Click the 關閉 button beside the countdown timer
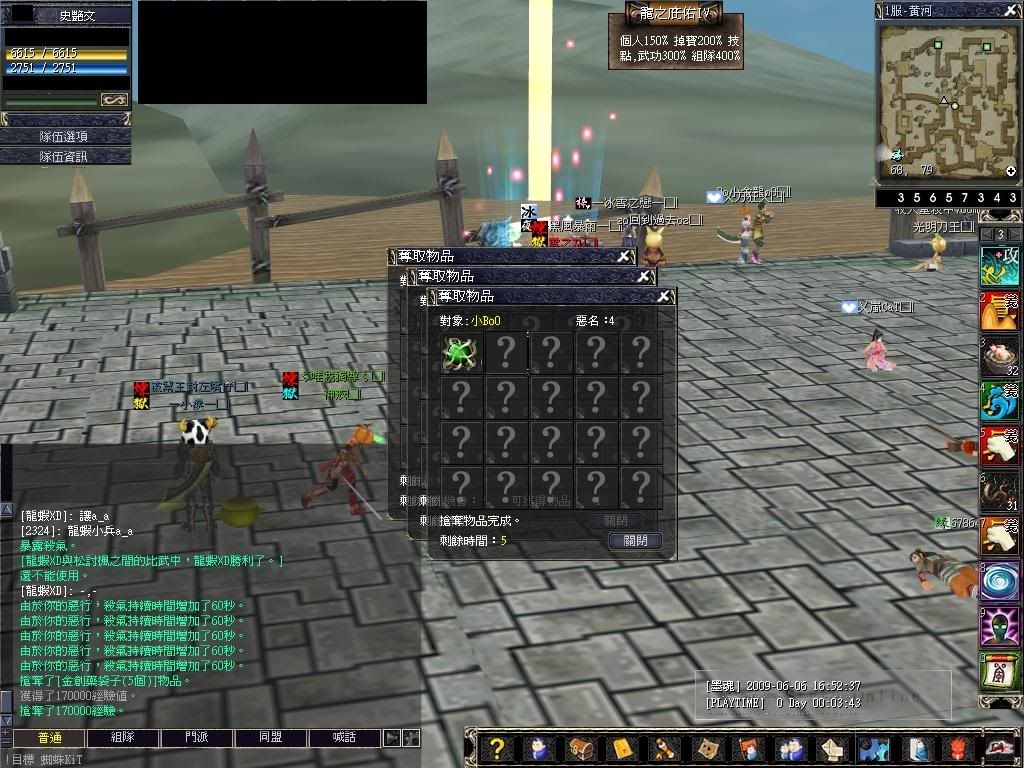This screenshot has width=1024, height=768. point(635,541)
